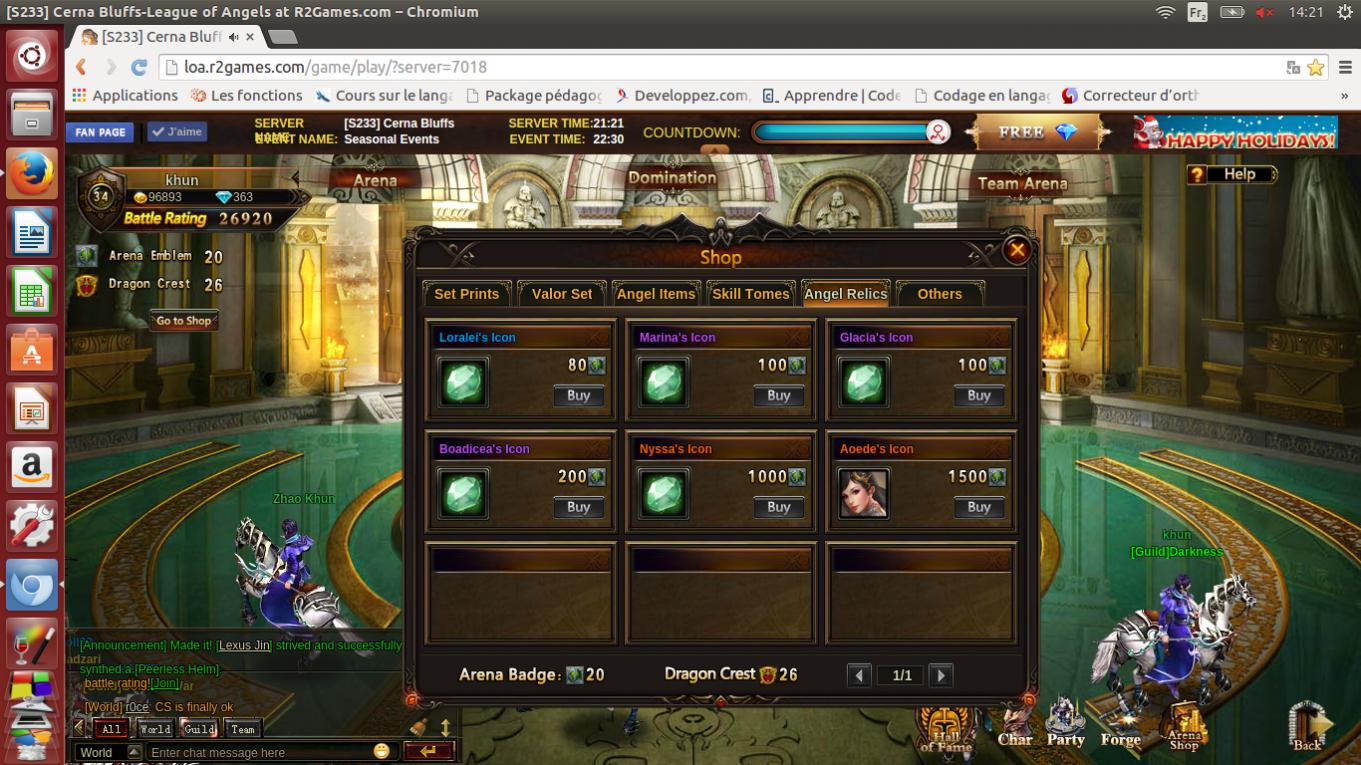Image resolution: width=1361 pixels, height=765 pixels.
Task: Reload the page in the browser
Action: [139, 67]
